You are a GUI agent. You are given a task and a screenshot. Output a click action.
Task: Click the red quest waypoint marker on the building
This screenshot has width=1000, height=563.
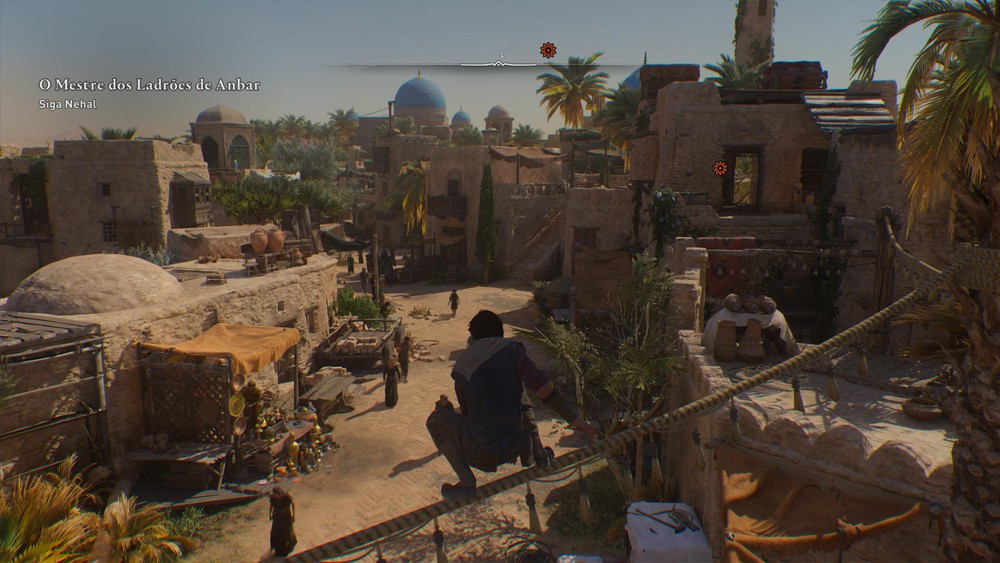[x=720, y=168]
